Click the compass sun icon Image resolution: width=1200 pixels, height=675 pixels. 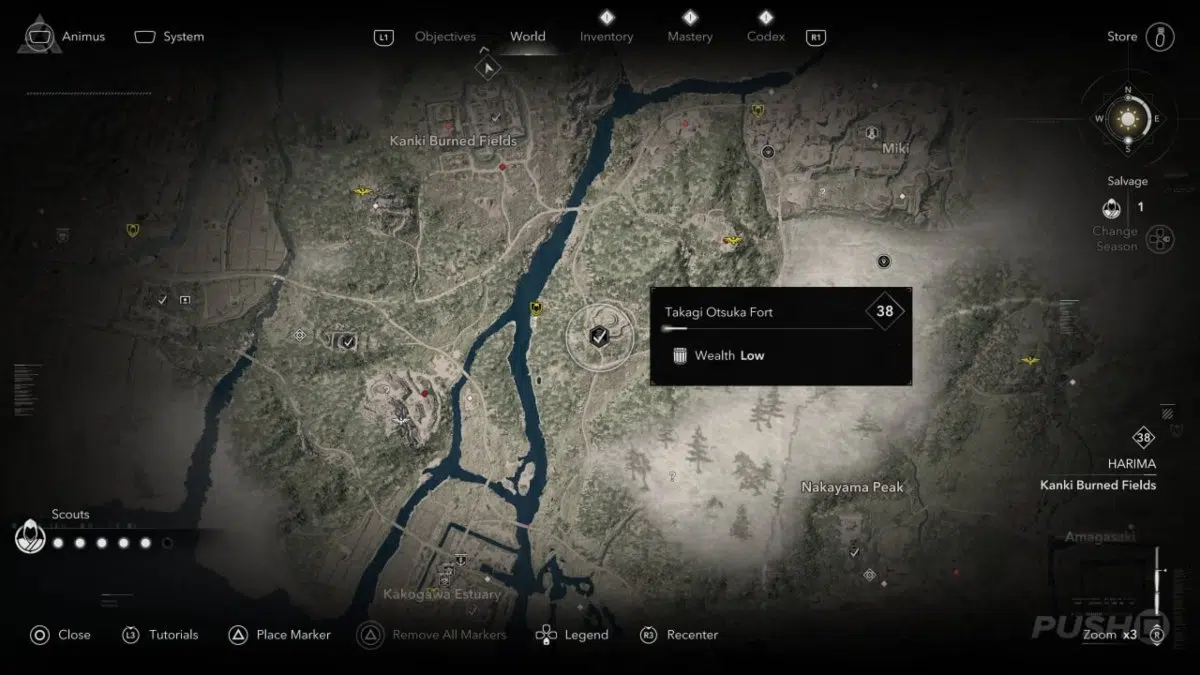[x=1128, y=119]
